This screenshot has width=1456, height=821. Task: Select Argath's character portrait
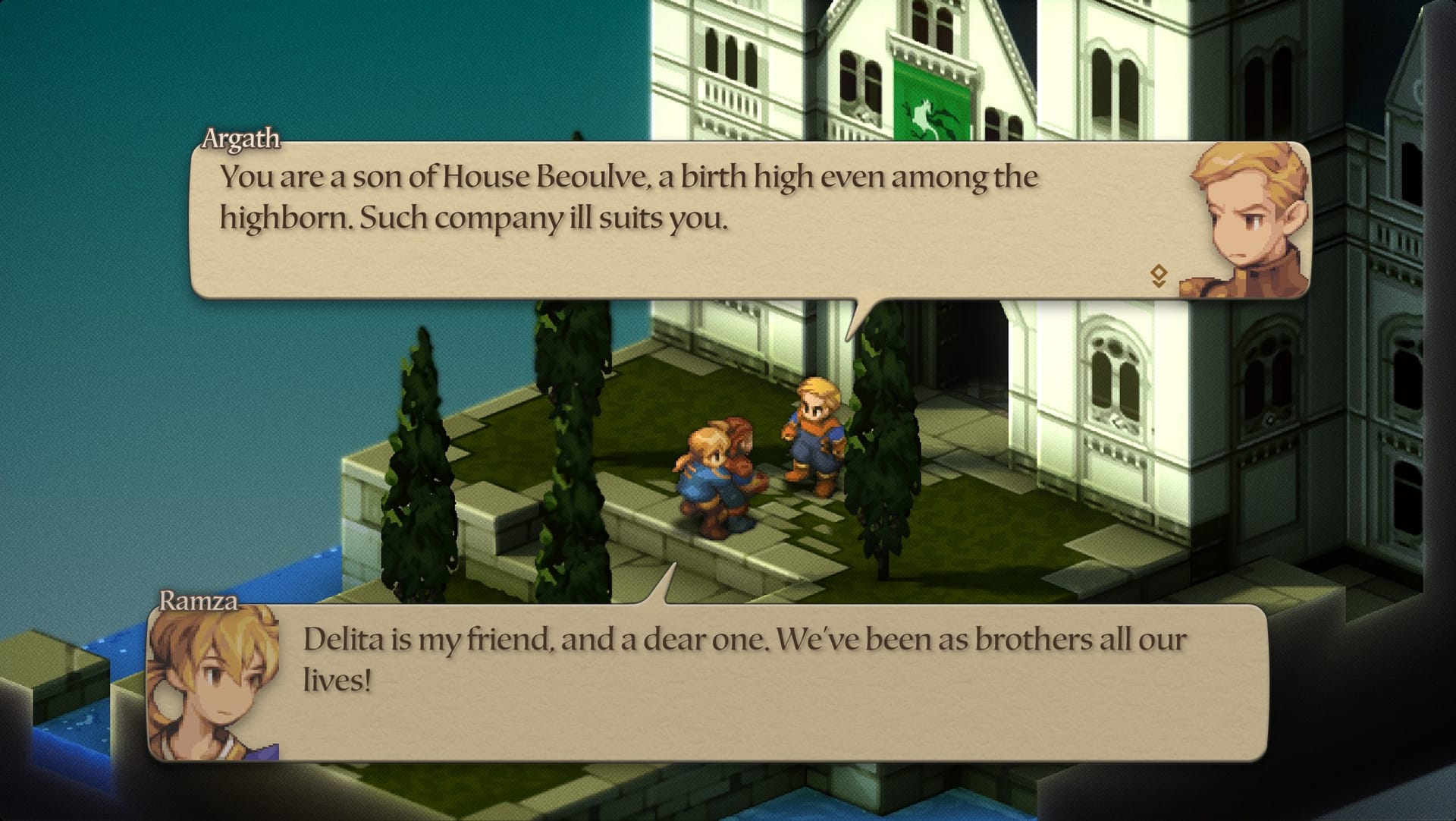[x=1253, y=214]
